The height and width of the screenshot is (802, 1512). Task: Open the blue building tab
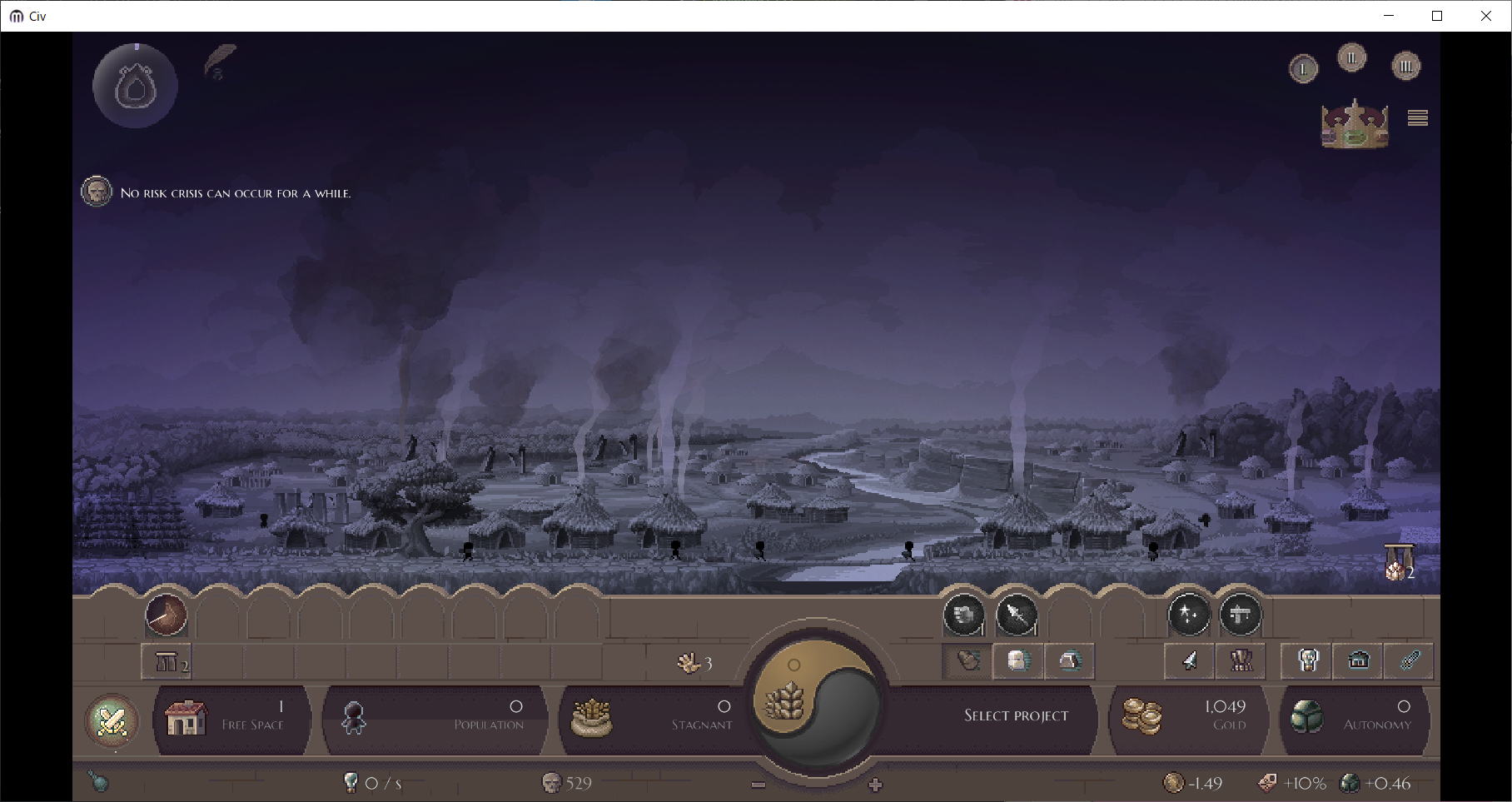[1359, 661]
